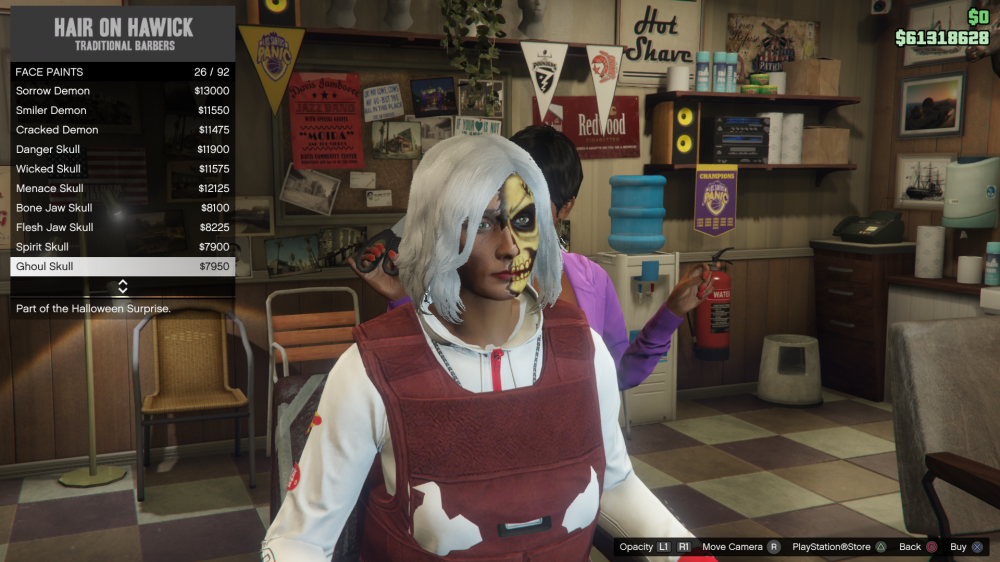Screen dimensions: 1000x562
Task: Click the list scroll arrows indicator
Action: coord(122,287)
